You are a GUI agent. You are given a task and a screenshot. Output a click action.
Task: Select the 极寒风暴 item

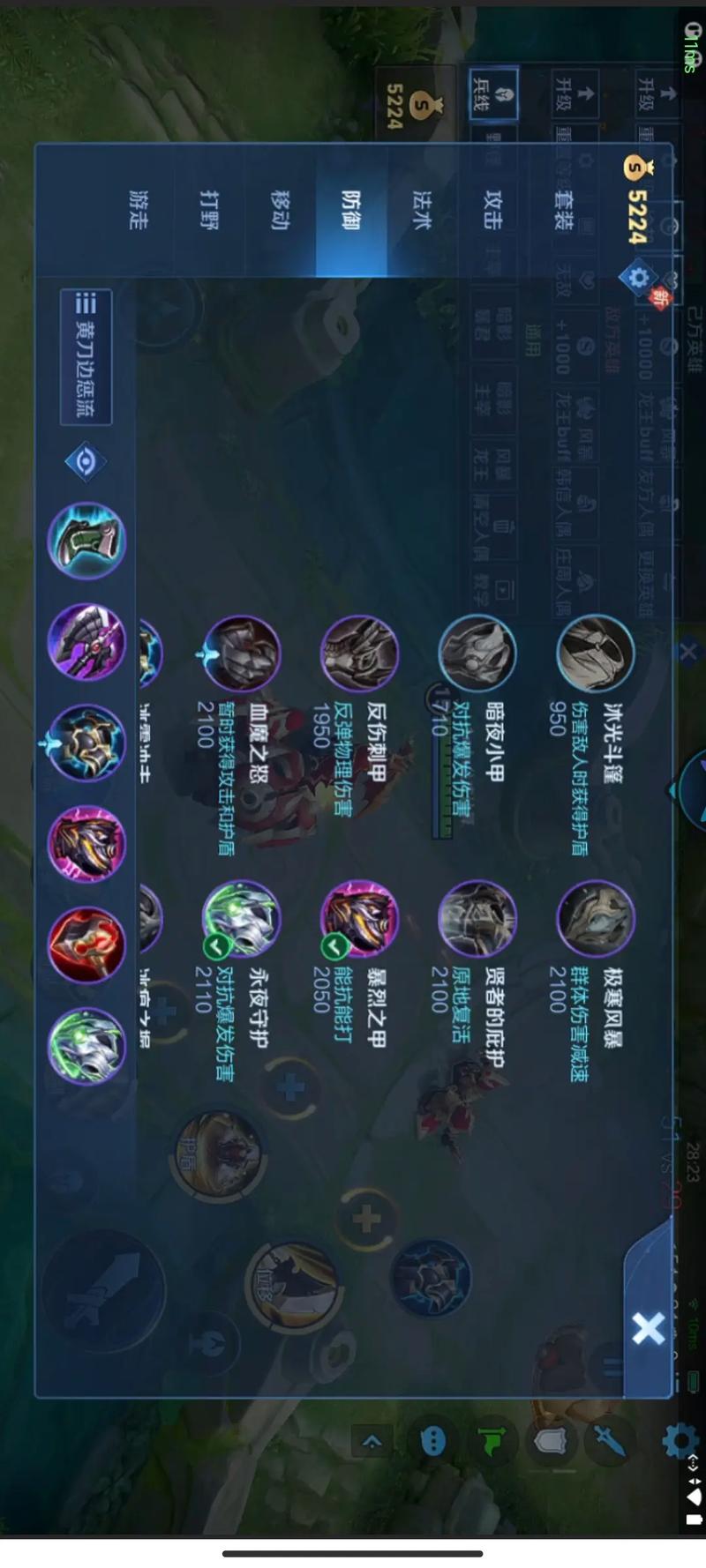(x=596, y=919)
